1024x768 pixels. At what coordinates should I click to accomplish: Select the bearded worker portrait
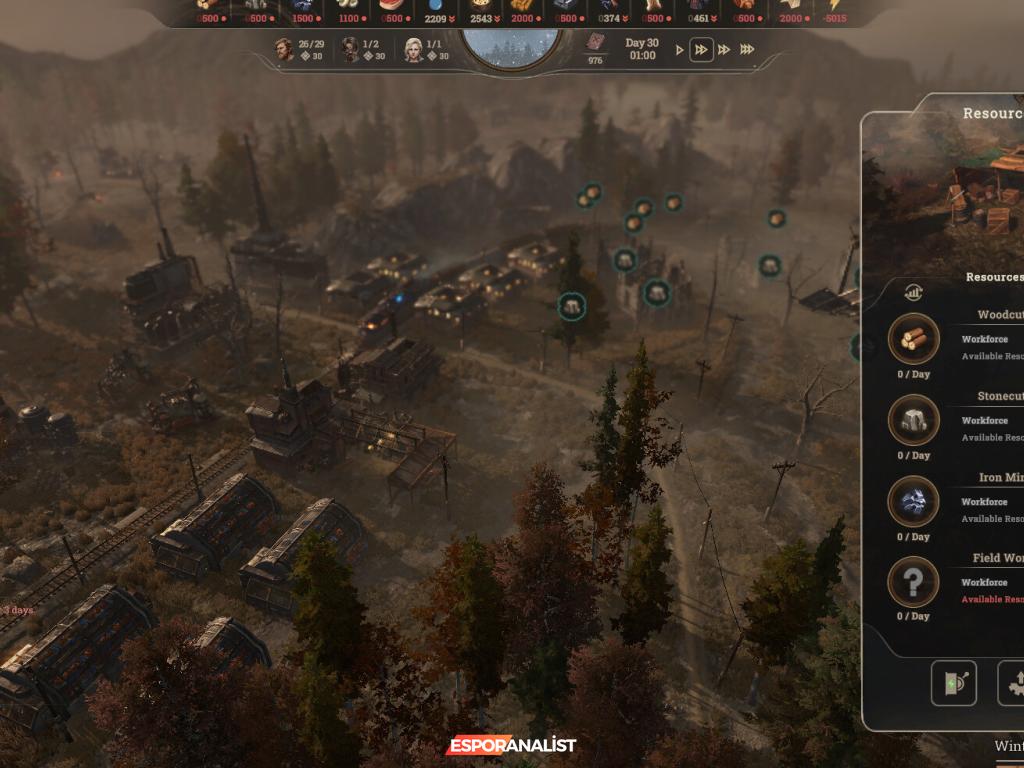(285, 49)
